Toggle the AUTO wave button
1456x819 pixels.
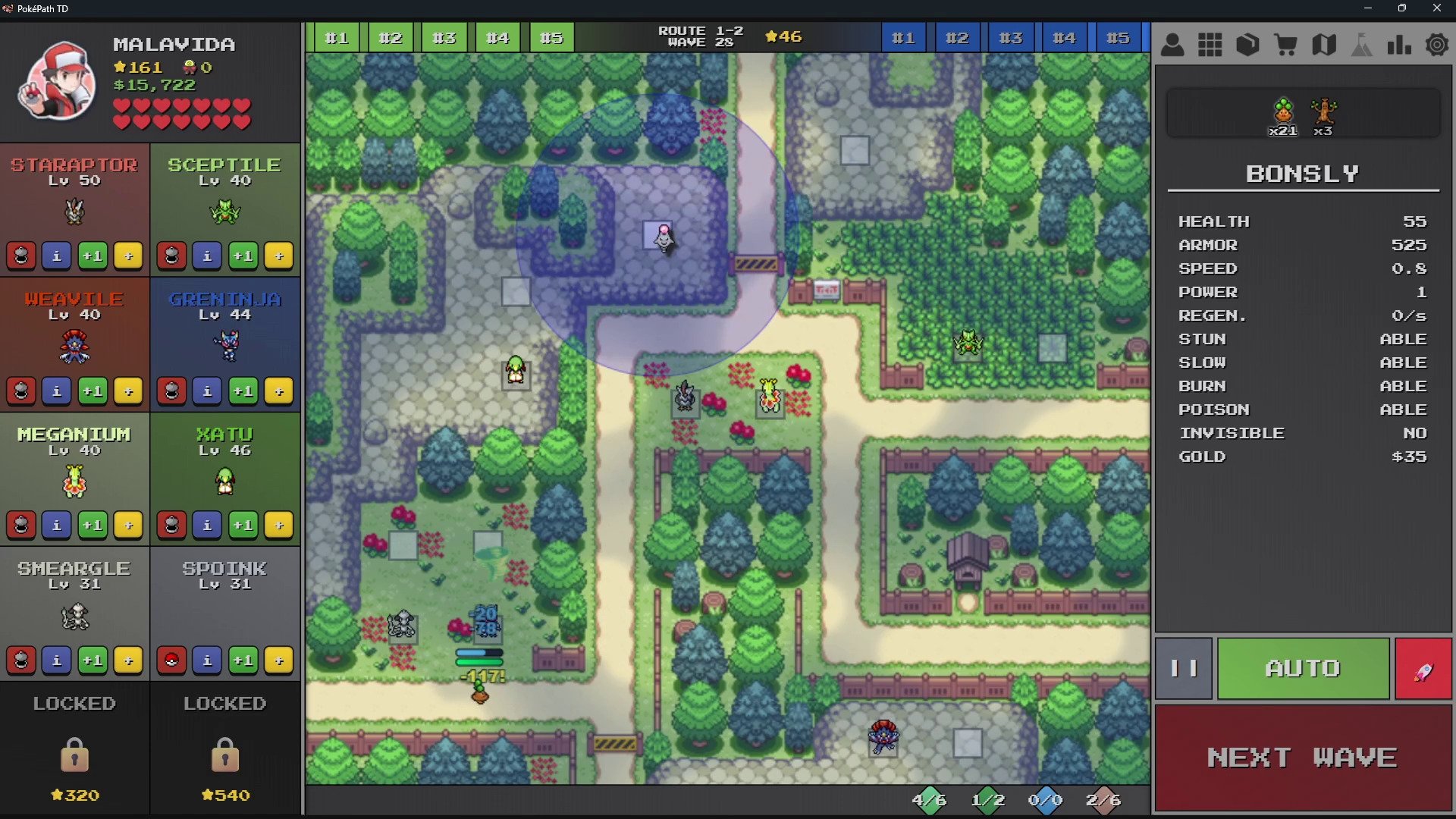[1302, 668]
